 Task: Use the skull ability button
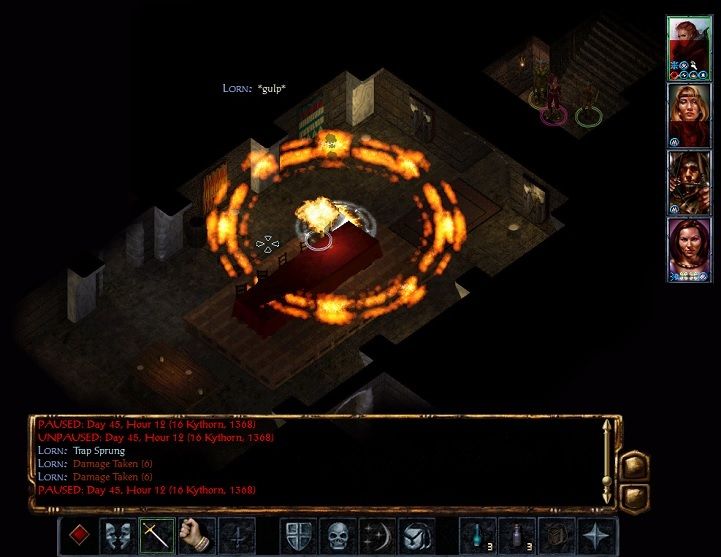coord(338,535)
